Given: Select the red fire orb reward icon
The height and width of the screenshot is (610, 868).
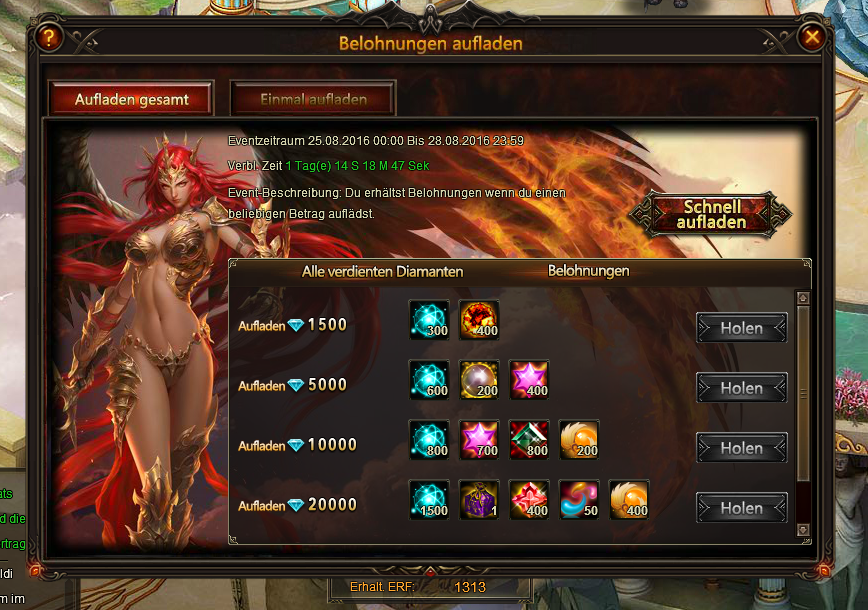Looking at the screenshot, I should coord(479,320).
